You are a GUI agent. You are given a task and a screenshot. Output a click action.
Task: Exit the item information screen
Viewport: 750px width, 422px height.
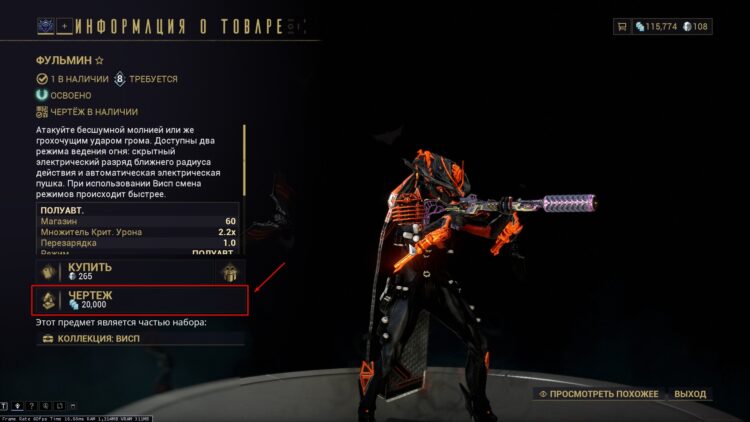tap(690, 394)
